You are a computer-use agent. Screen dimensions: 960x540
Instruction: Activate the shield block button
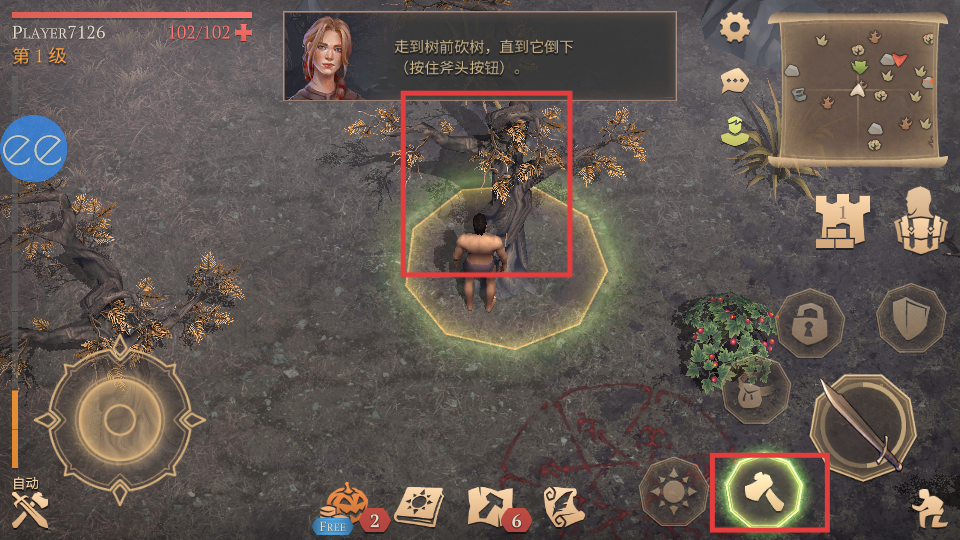coord(909,318)
